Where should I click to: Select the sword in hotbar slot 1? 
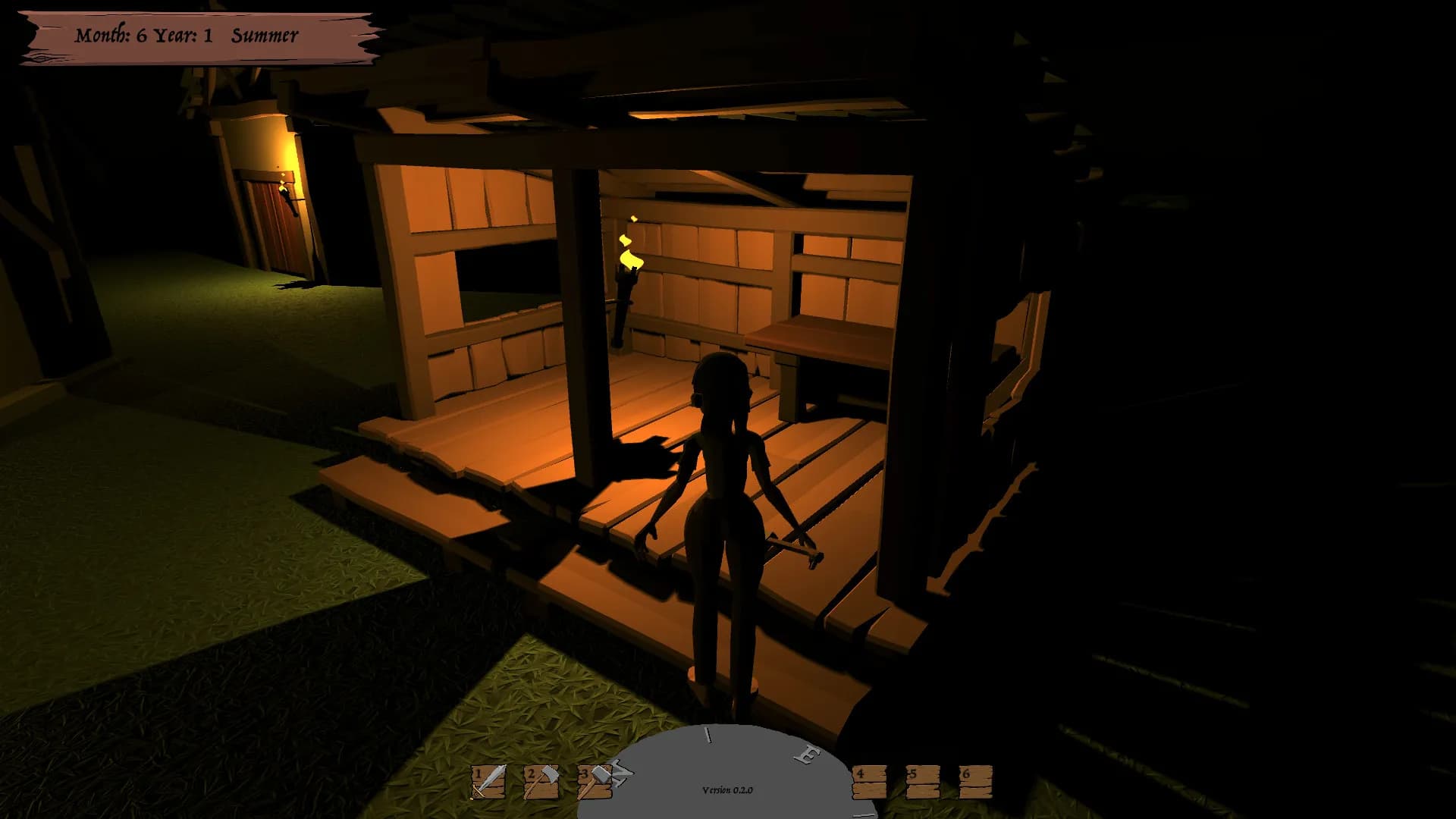[489, 781]
